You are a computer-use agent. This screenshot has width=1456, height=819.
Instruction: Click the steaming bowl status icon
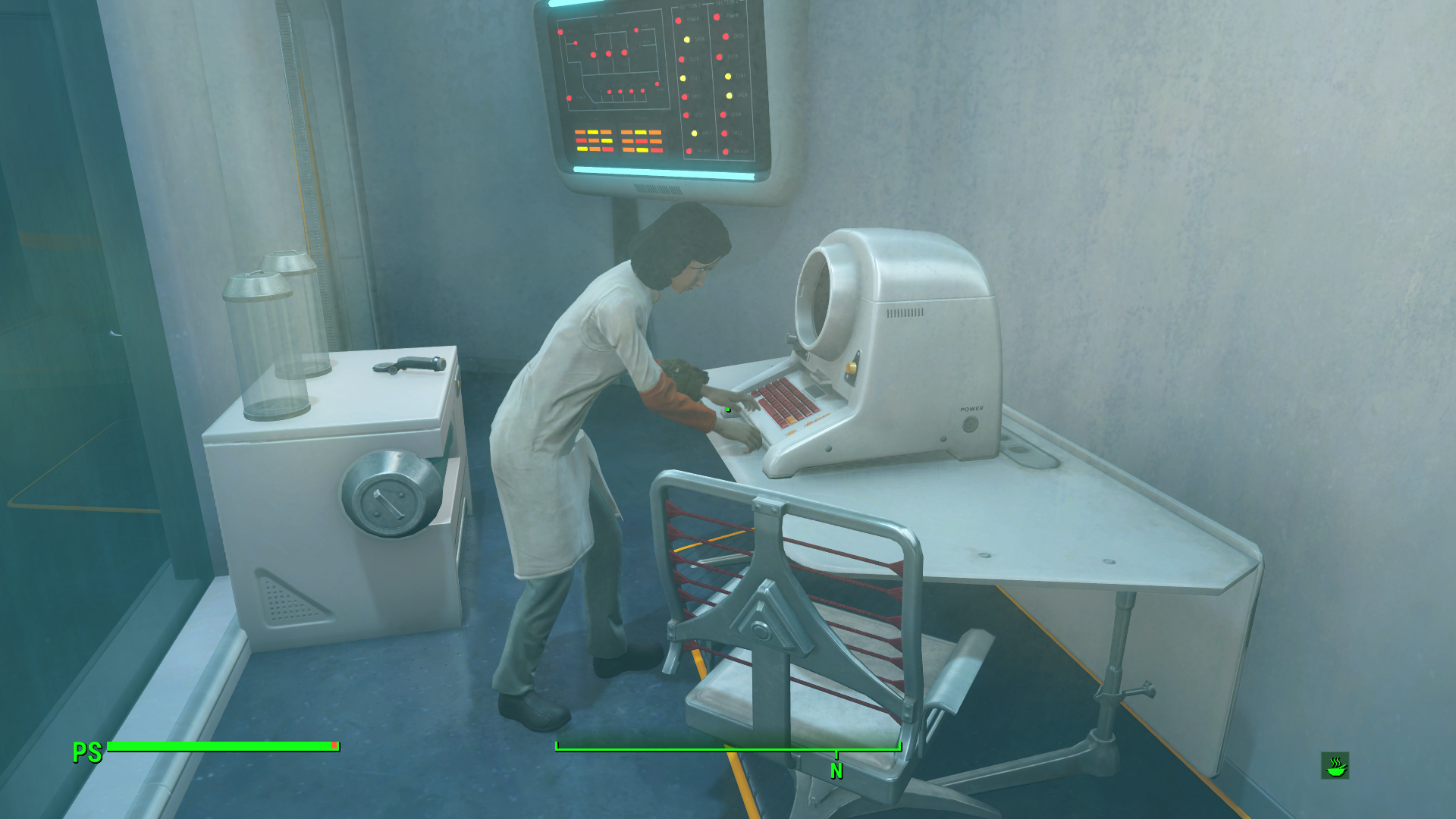[x=1335, y=766]
